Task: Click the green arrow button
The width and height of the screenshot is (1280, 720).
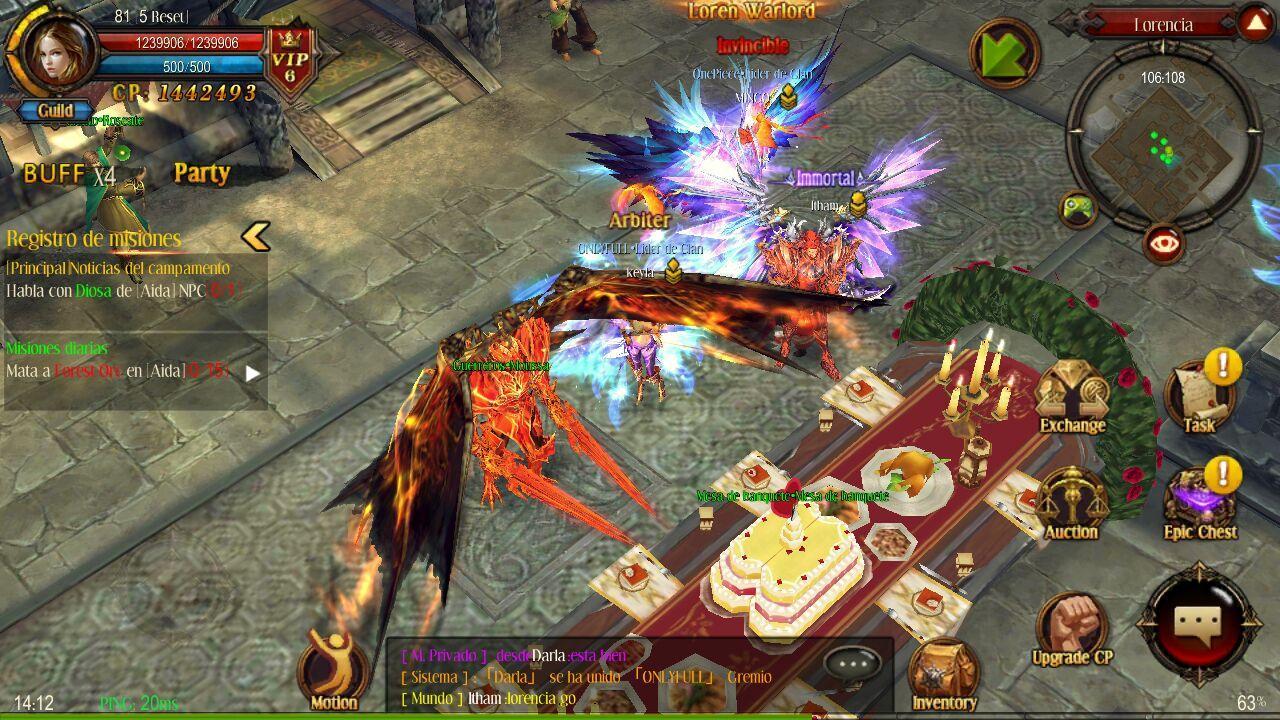Action: click(1003, 53)
